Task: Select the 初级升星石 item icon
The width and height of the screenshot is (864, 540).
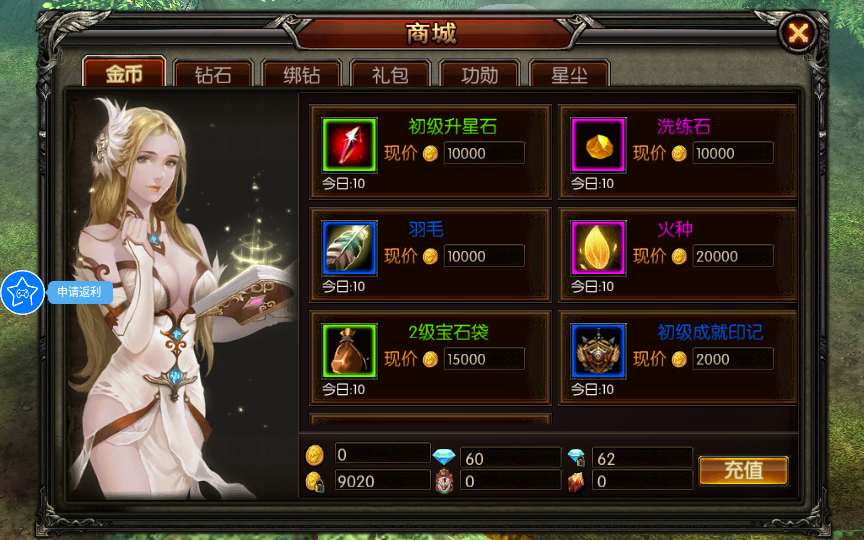Action: [x=350, y=145]
